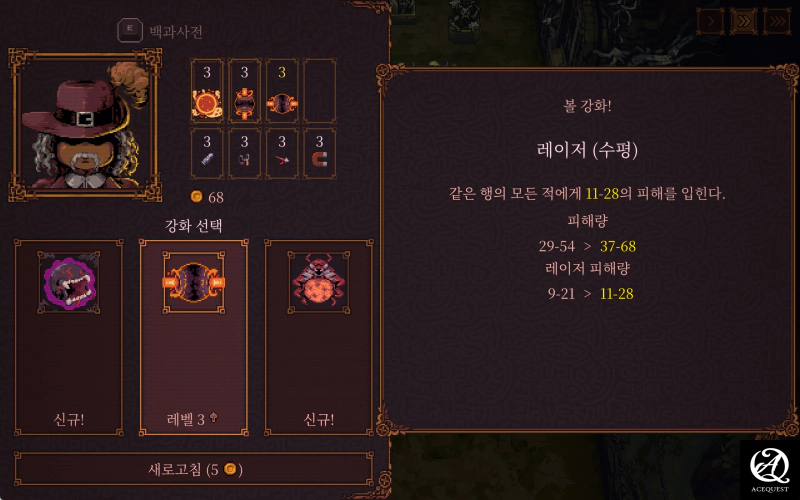Image resolution: width=800 pixels, height=500 pixels.
Task: Click the magnet passive item slot
Action: 319,154
